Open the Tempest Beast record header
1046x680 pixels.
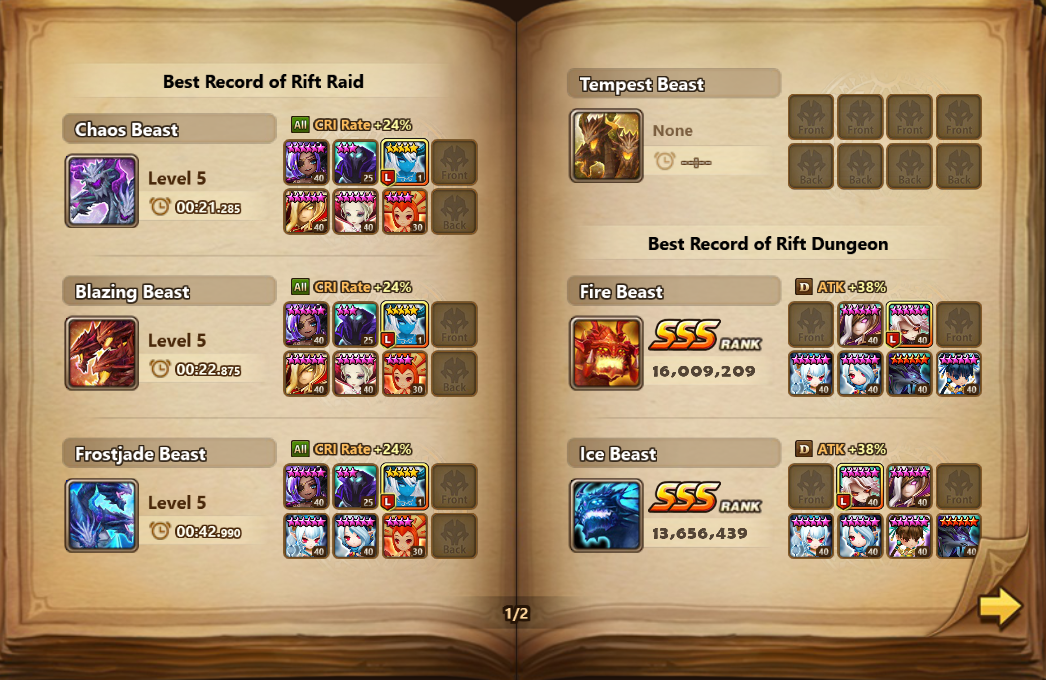point(673,84)
